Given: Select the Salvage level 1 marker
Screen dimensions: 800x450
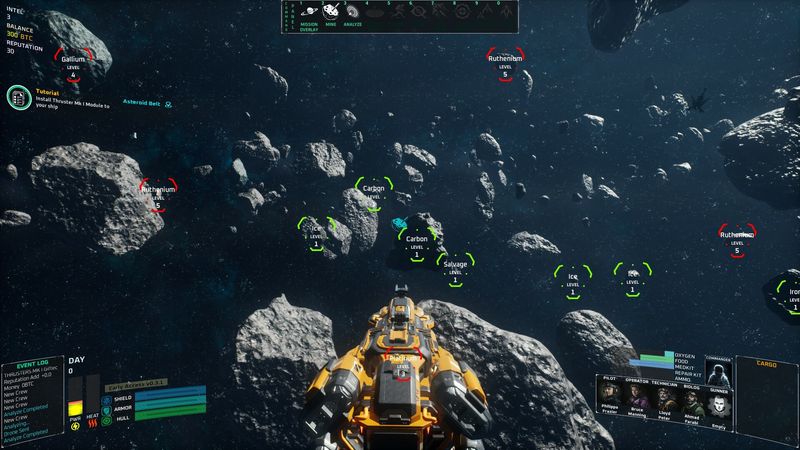Looking at the screenshot, I should point(455,270).
